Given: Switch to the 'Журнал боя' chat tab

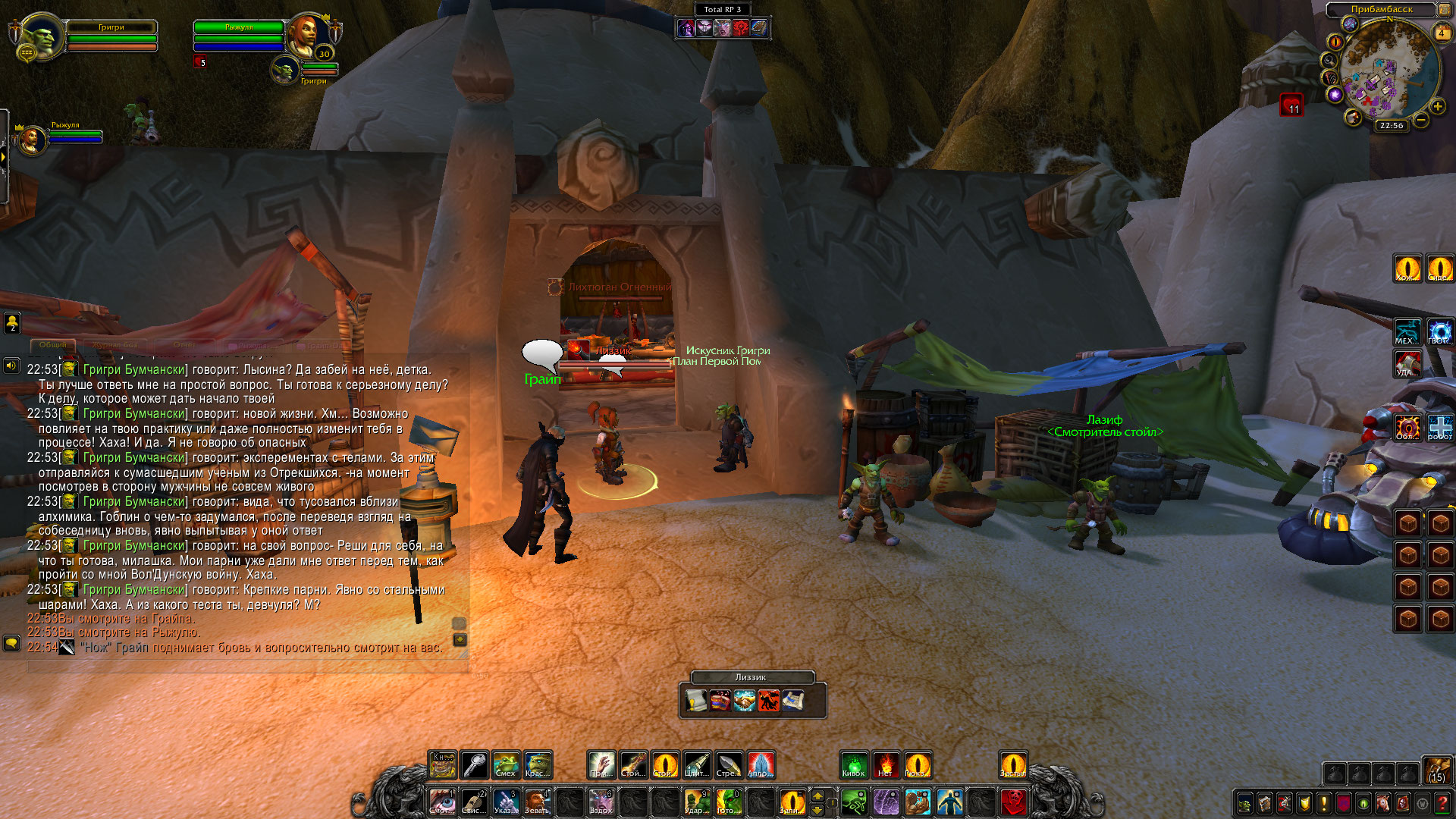Looking at the screenshot, I should 115,345.
